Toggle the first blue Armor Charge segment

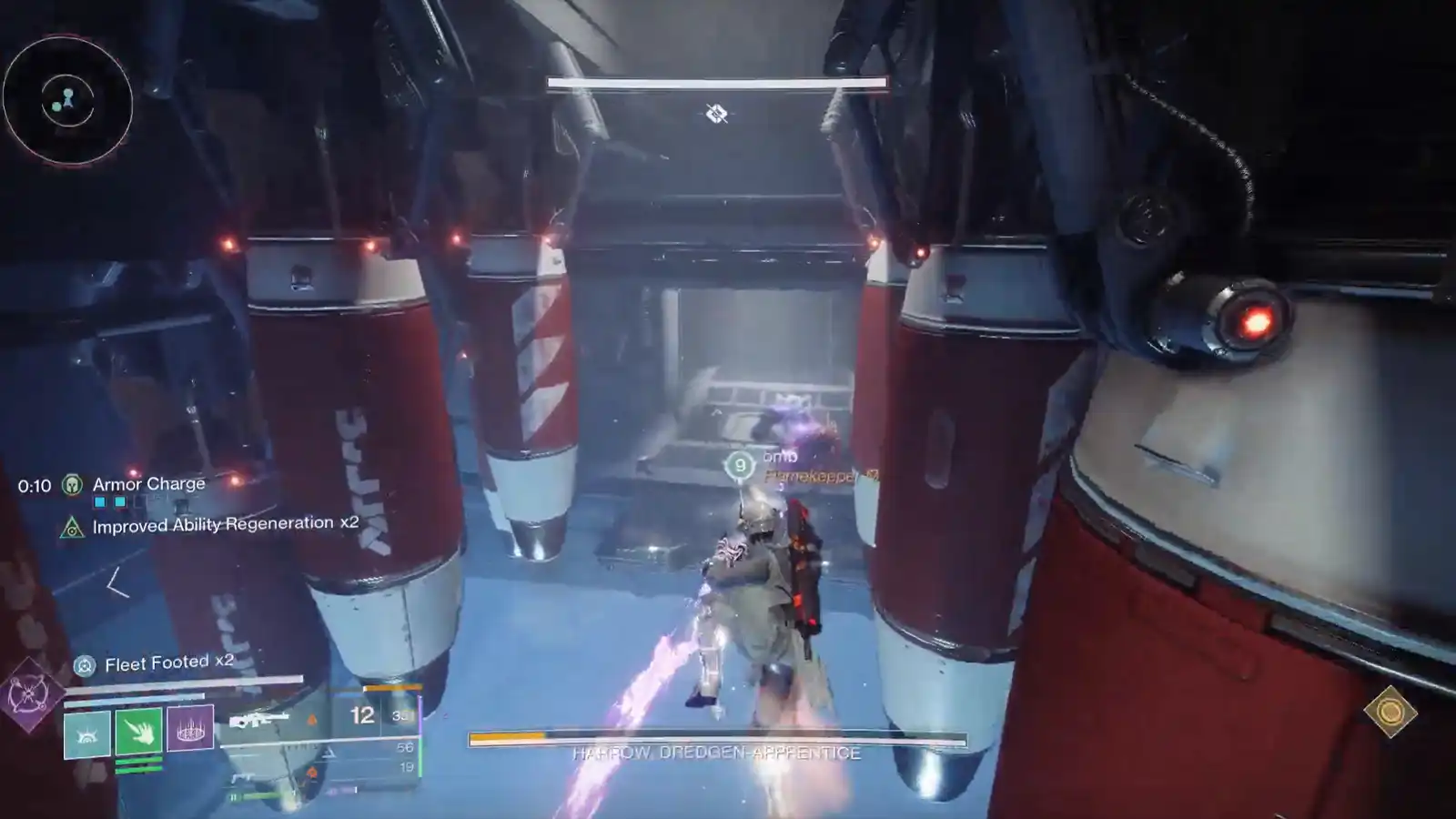(99, 501)
